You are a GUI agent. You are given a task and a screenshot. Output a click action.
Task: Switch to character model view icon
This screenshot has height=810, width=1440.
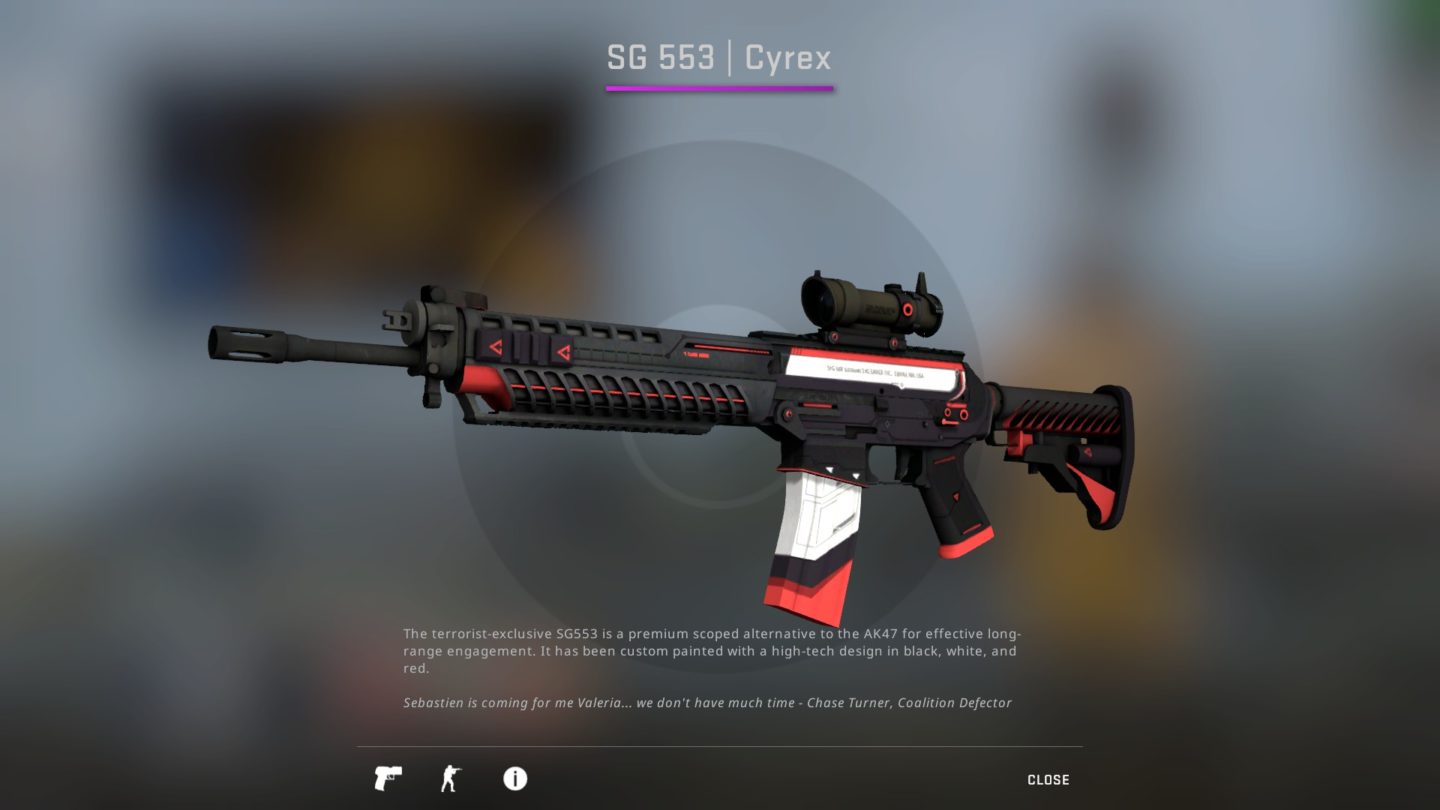click(x=451, y=778)
